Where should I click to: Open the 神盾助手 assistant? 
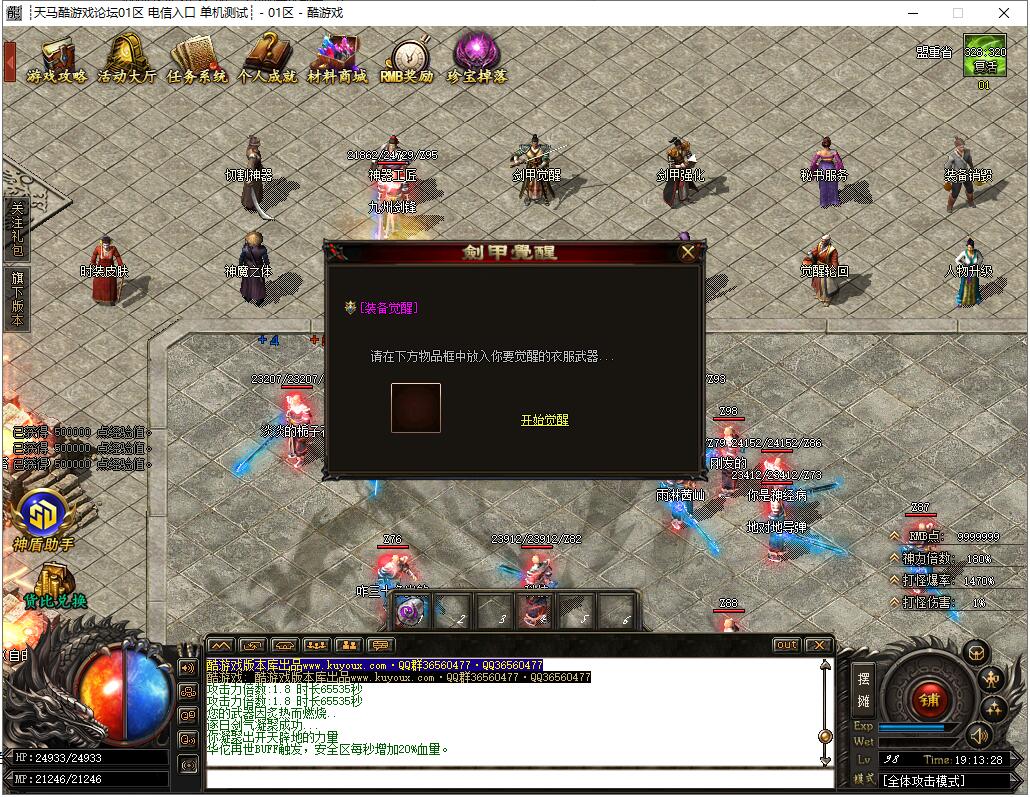pyautogui.click(x=44, y=520)
